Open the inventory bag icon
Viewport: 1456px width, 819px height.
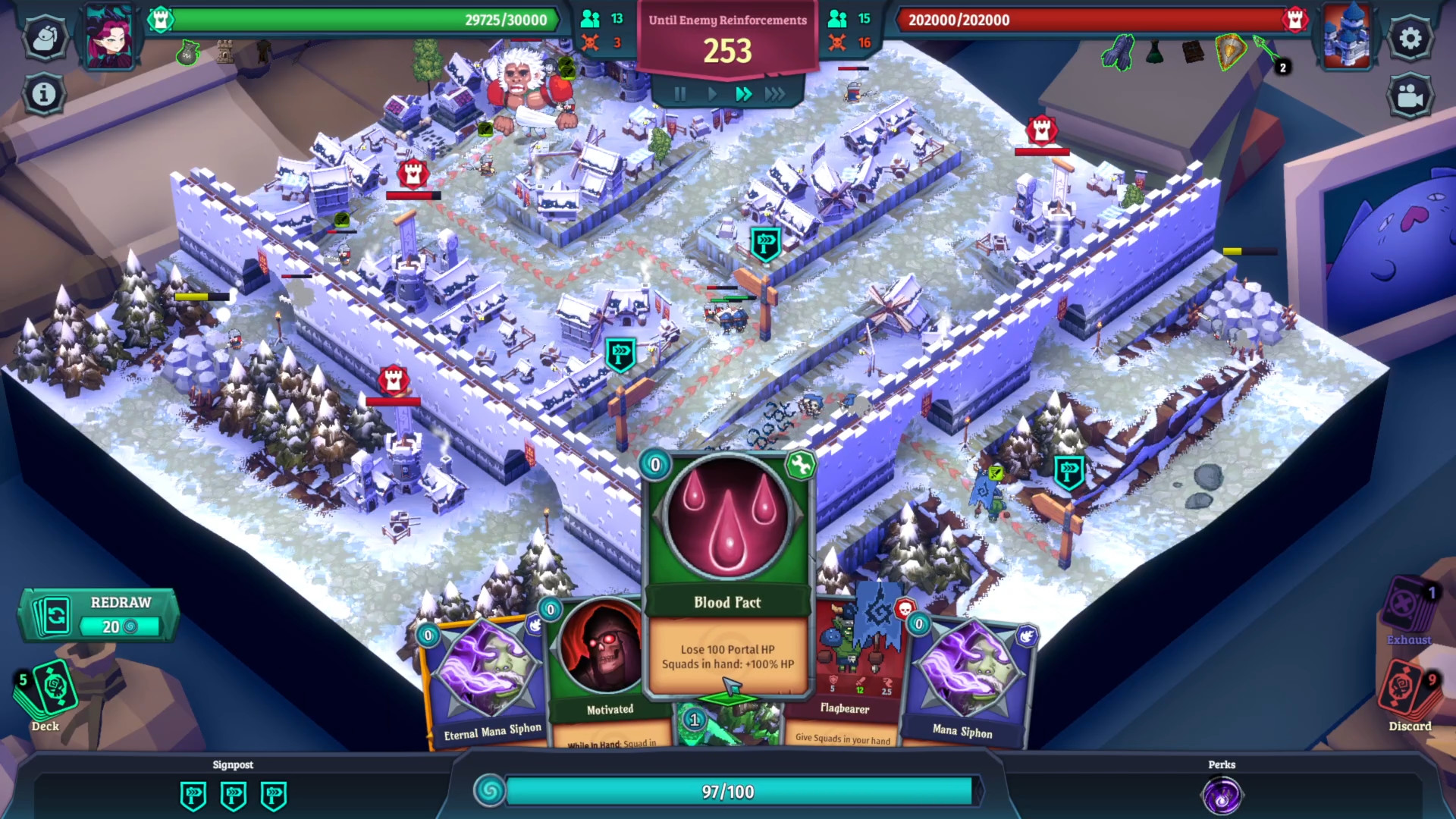[45, 36]
